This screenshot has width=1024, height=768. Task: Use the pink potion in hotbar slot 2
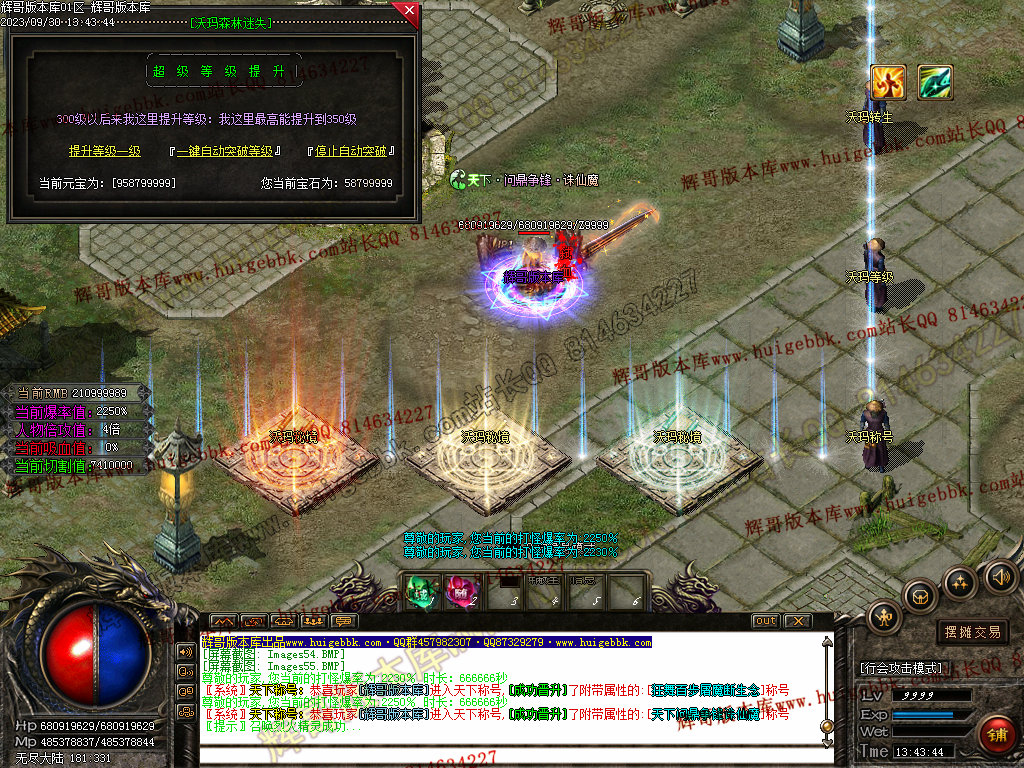[461, 591]
